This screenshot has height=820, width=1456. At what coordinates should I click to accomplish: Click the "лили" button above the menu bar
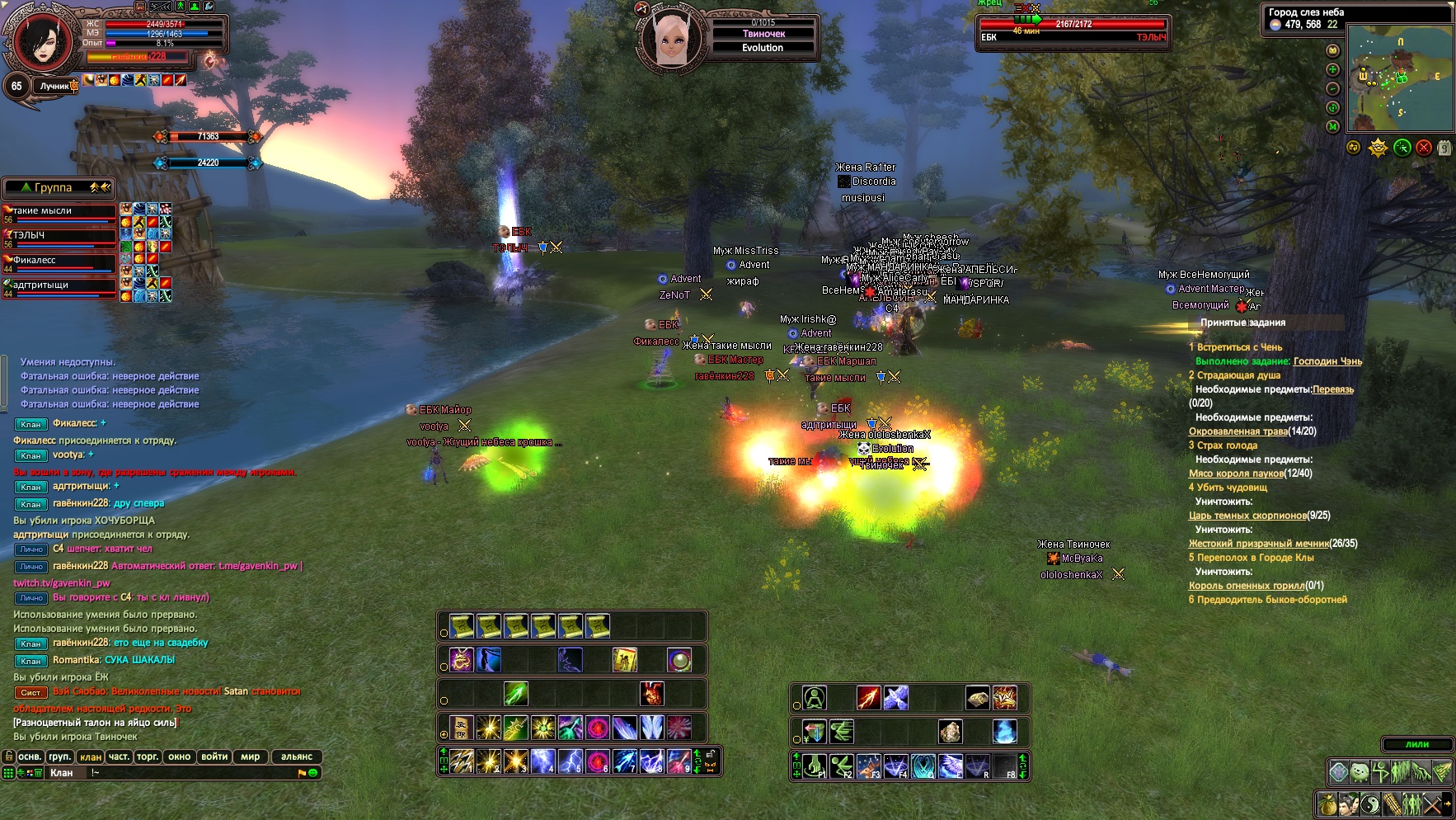point(1417,744)
